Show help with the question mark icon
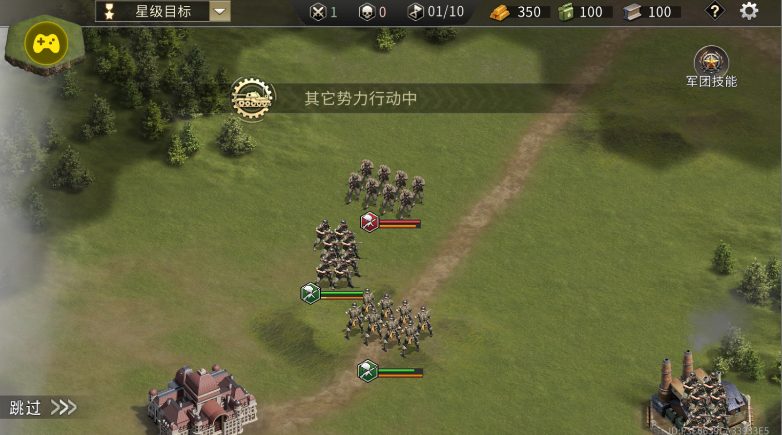 tap(714, 11)
